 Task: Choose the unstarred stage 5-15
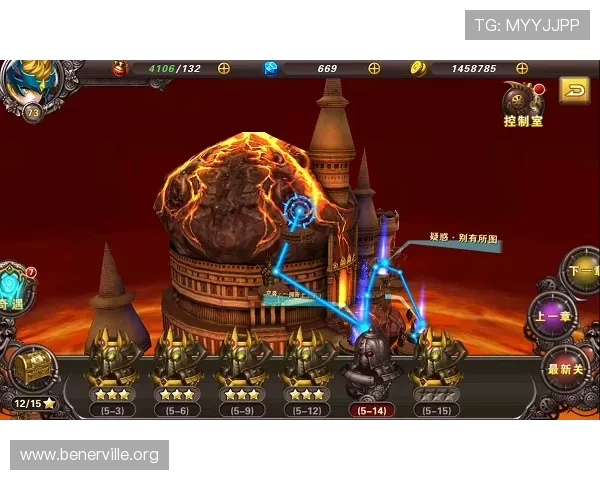click(436, 370)
